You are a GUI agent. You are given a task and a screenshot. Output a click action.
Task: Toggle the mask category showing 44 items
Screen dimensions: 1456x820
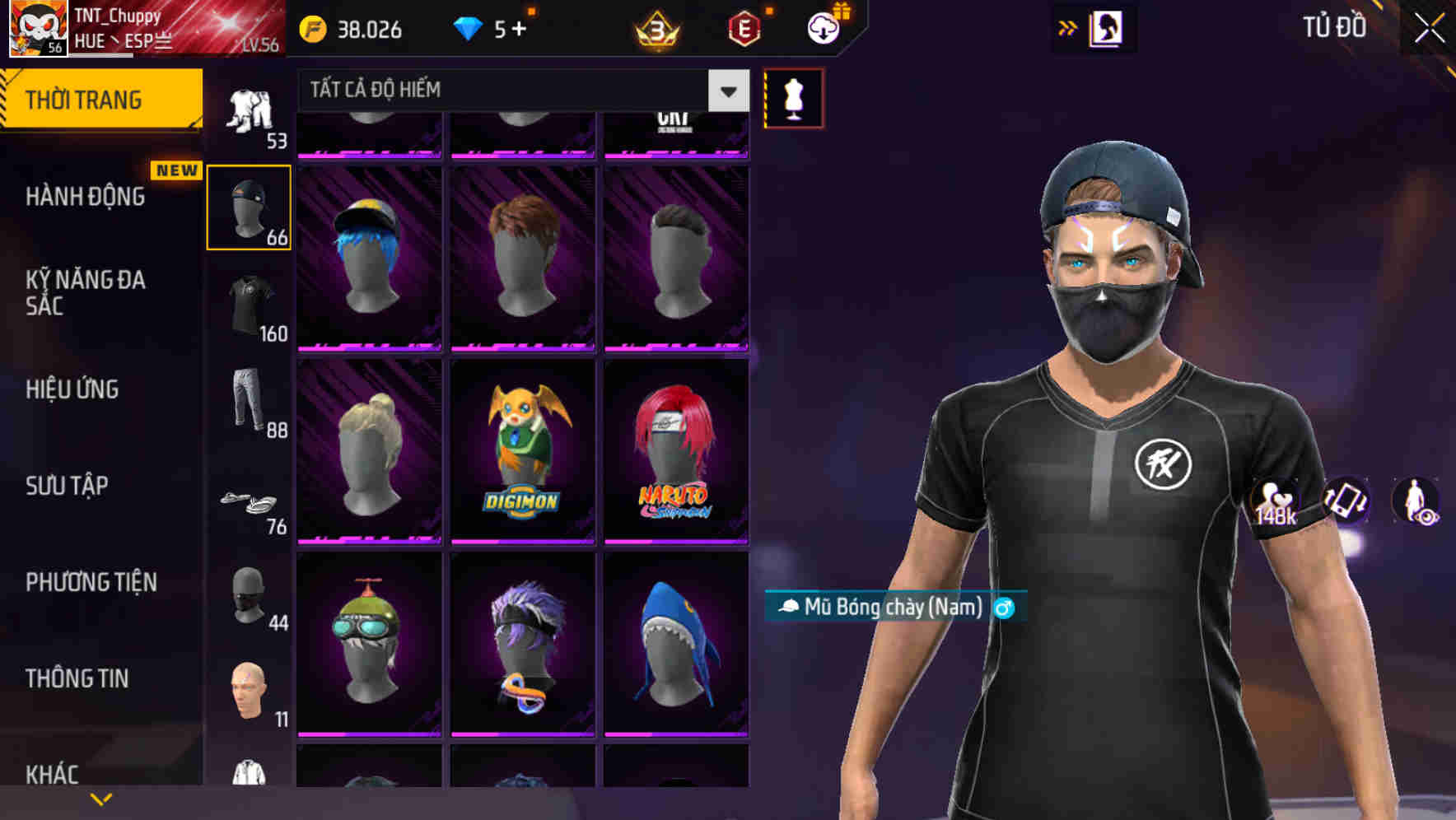pos(248,597)
